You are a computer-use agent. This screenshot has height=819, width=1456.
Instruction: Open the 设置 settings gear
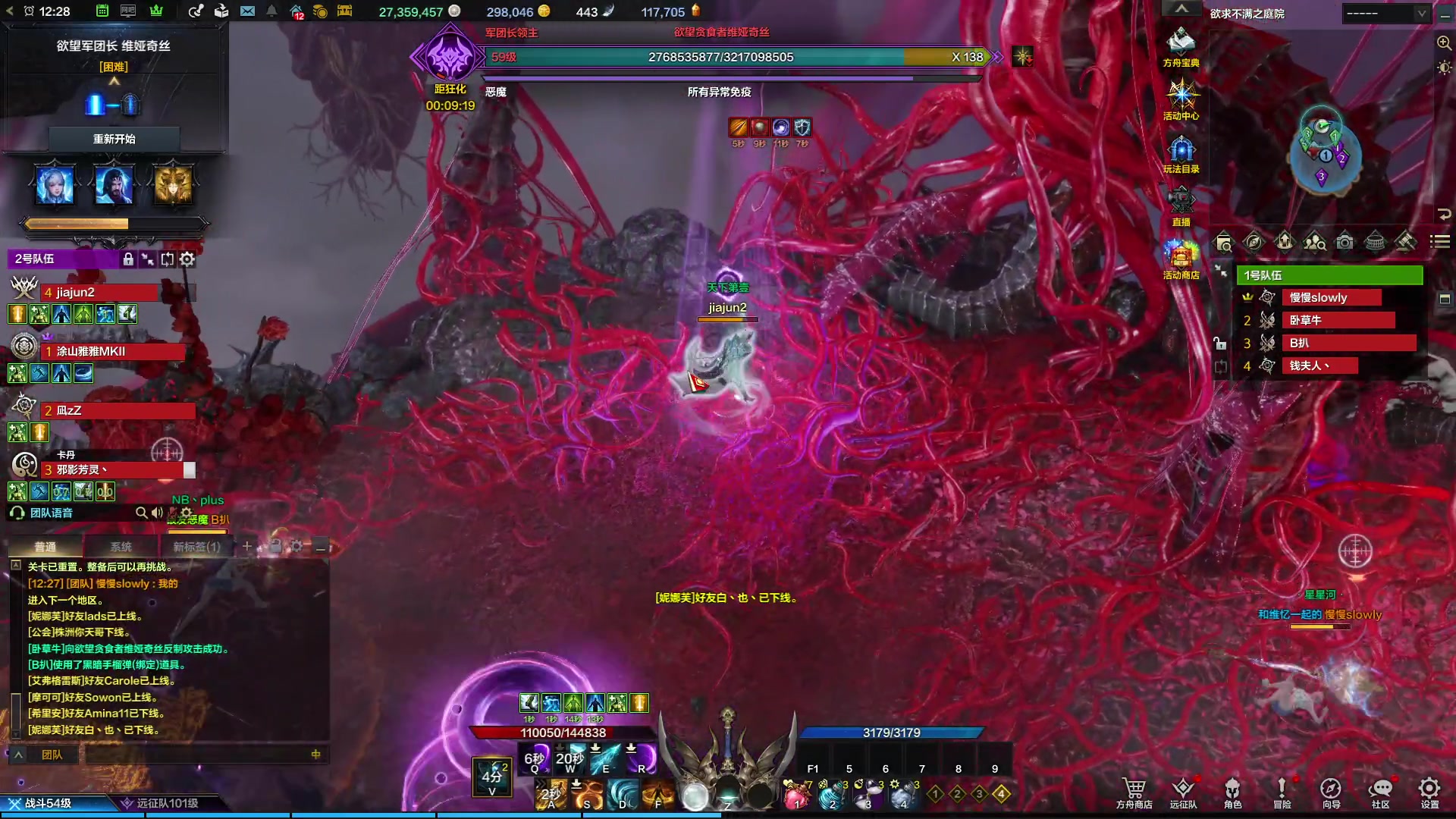pos(1429,792)
